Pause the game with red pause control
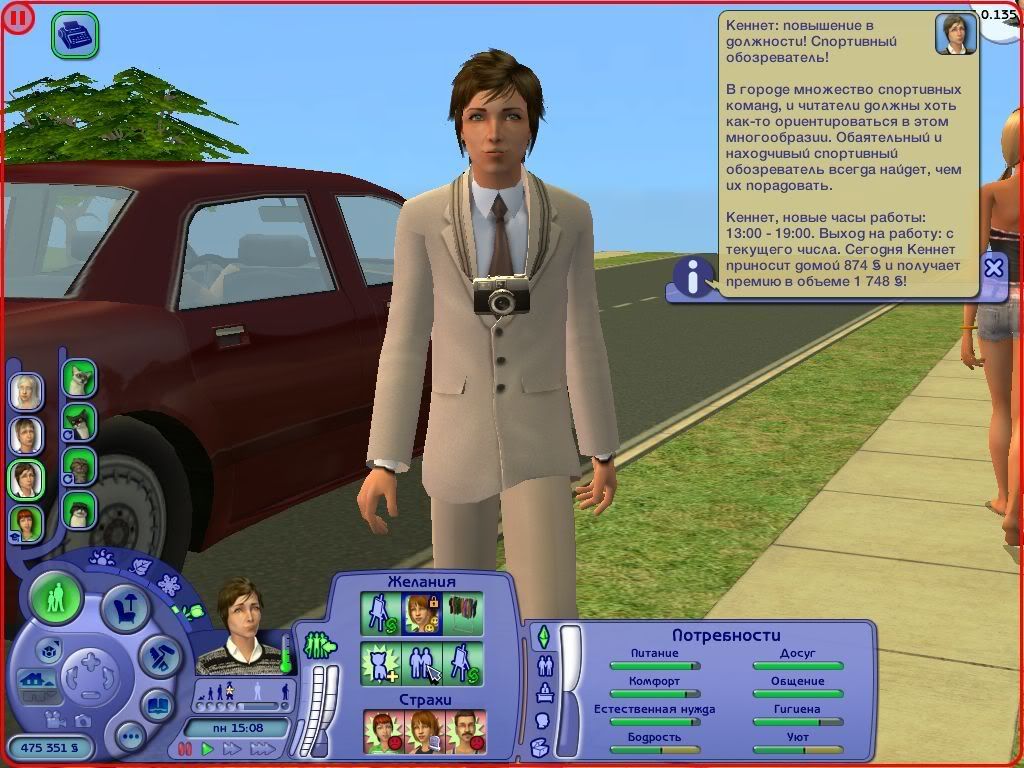 (185, 748)
